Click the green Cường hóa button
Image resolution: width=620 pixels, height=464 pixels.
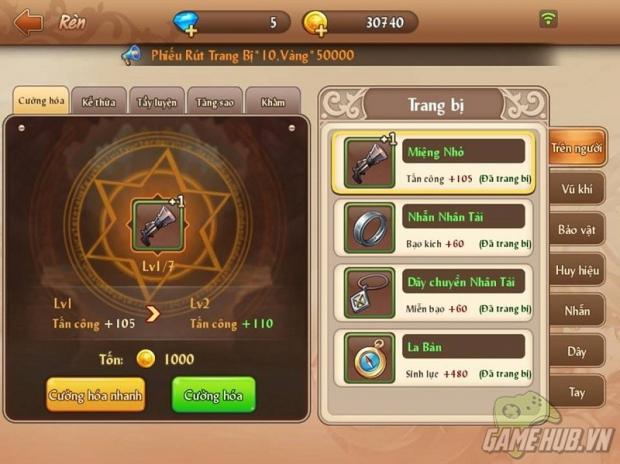[x=213, y=395]
